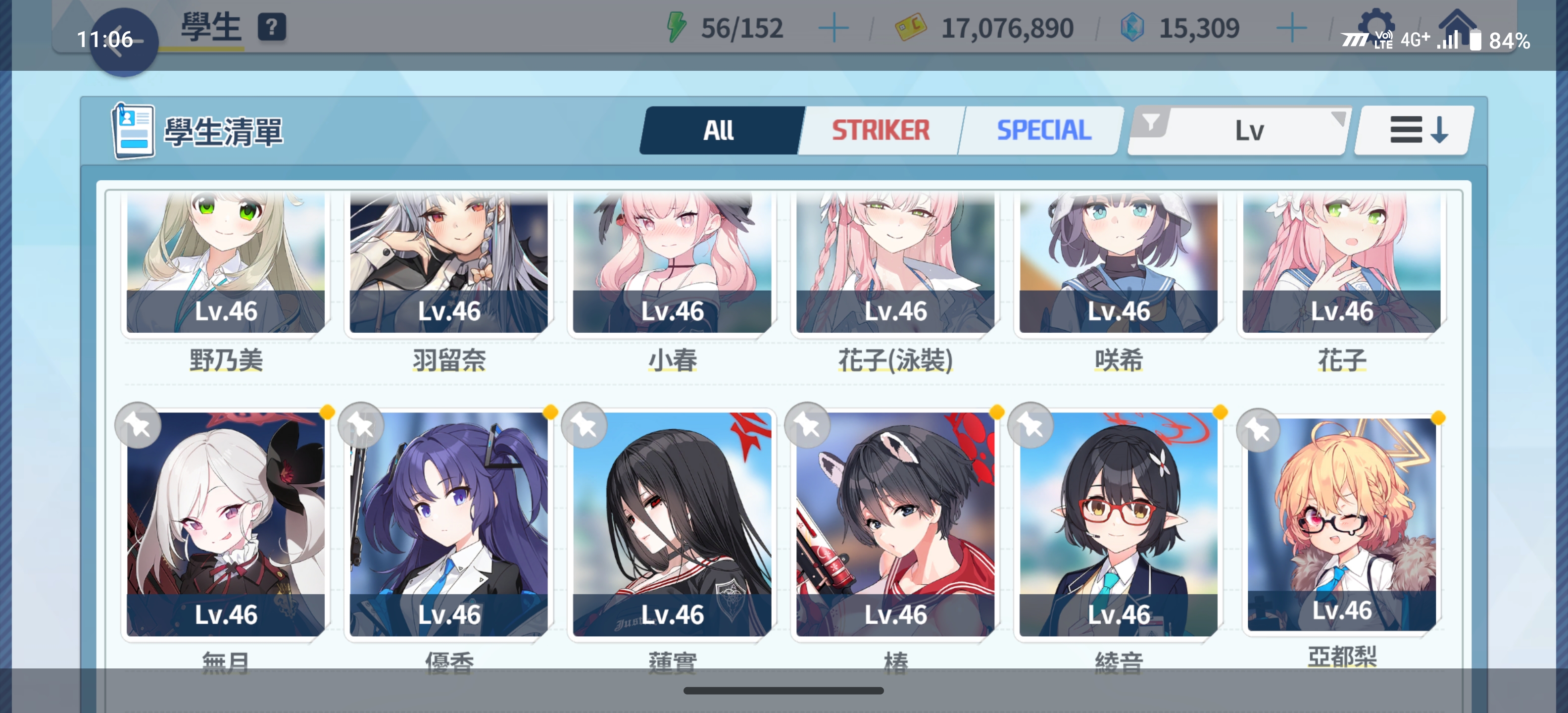Switch to the STRIKER tab
The width and height of the screenshot is (1568, 713).
tap(880, 130)
